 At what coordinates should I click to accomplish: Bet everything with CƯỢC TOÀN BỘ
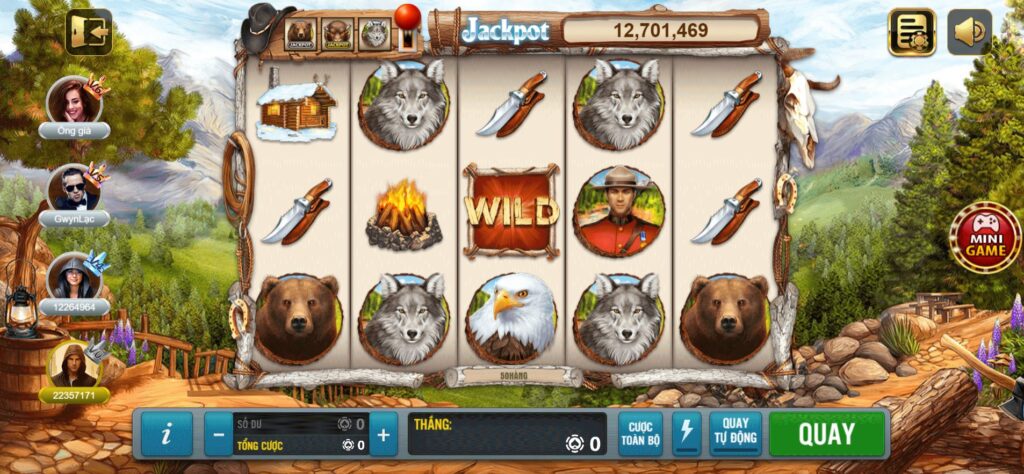[640, 434]
